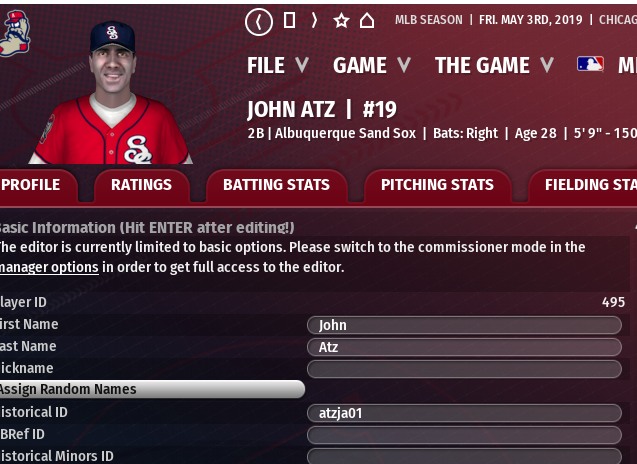Switch to the PROFILE tab
The image size is (637, 464).
(x=32, y=185)
